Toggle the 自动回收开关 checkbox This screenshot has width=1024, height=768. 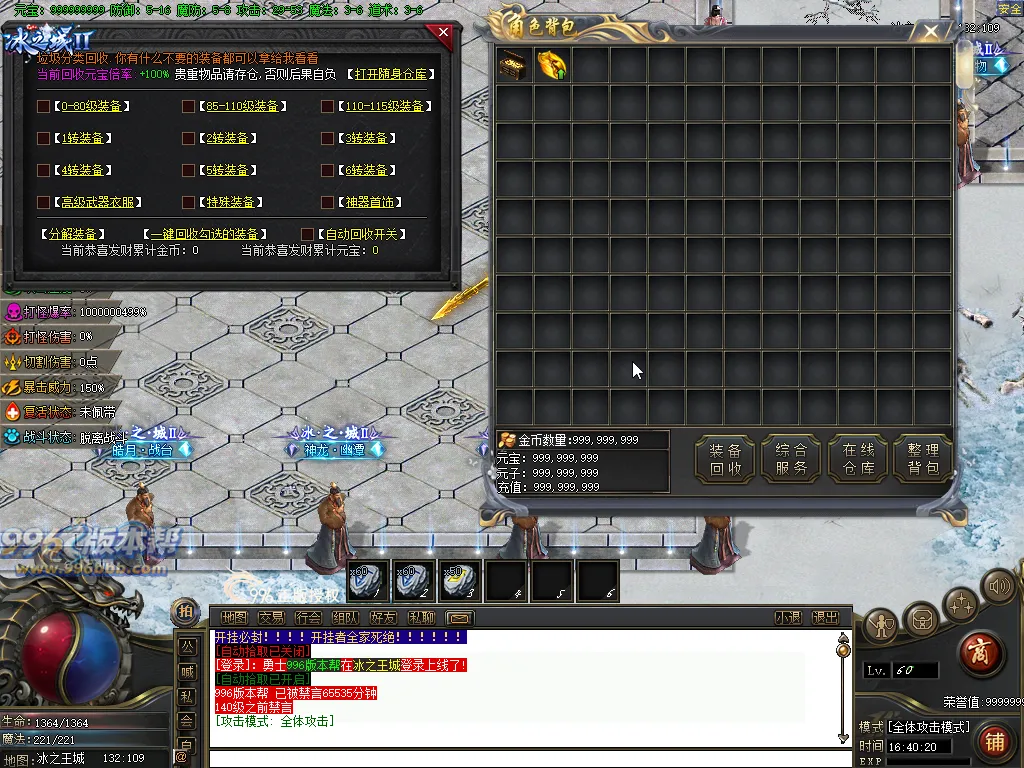pos(308,234)
